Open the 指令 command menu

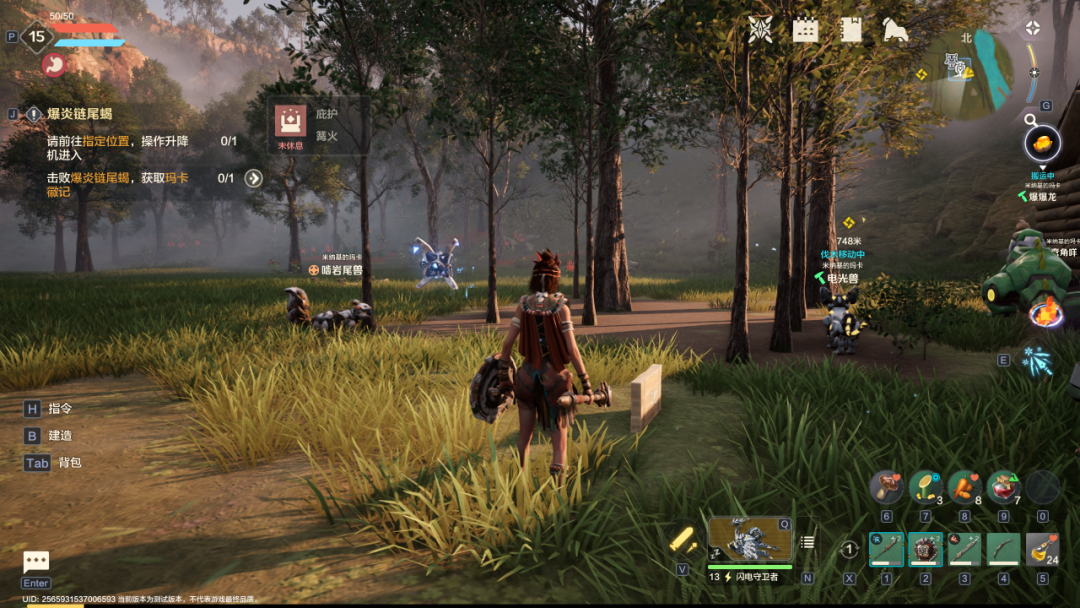[60, 408]
